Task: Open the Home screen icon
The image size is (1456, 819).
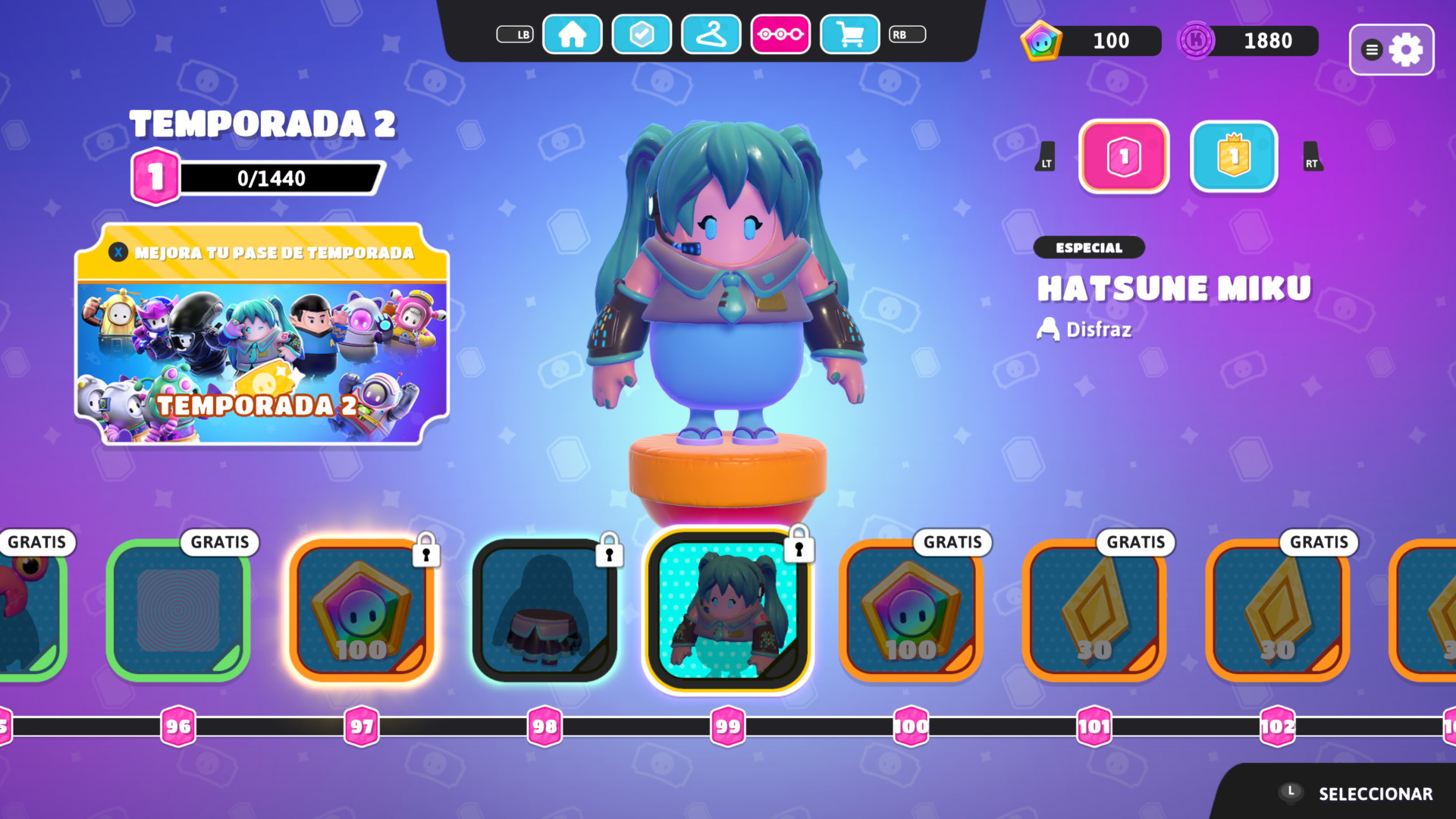Action: tap(573, 34)
